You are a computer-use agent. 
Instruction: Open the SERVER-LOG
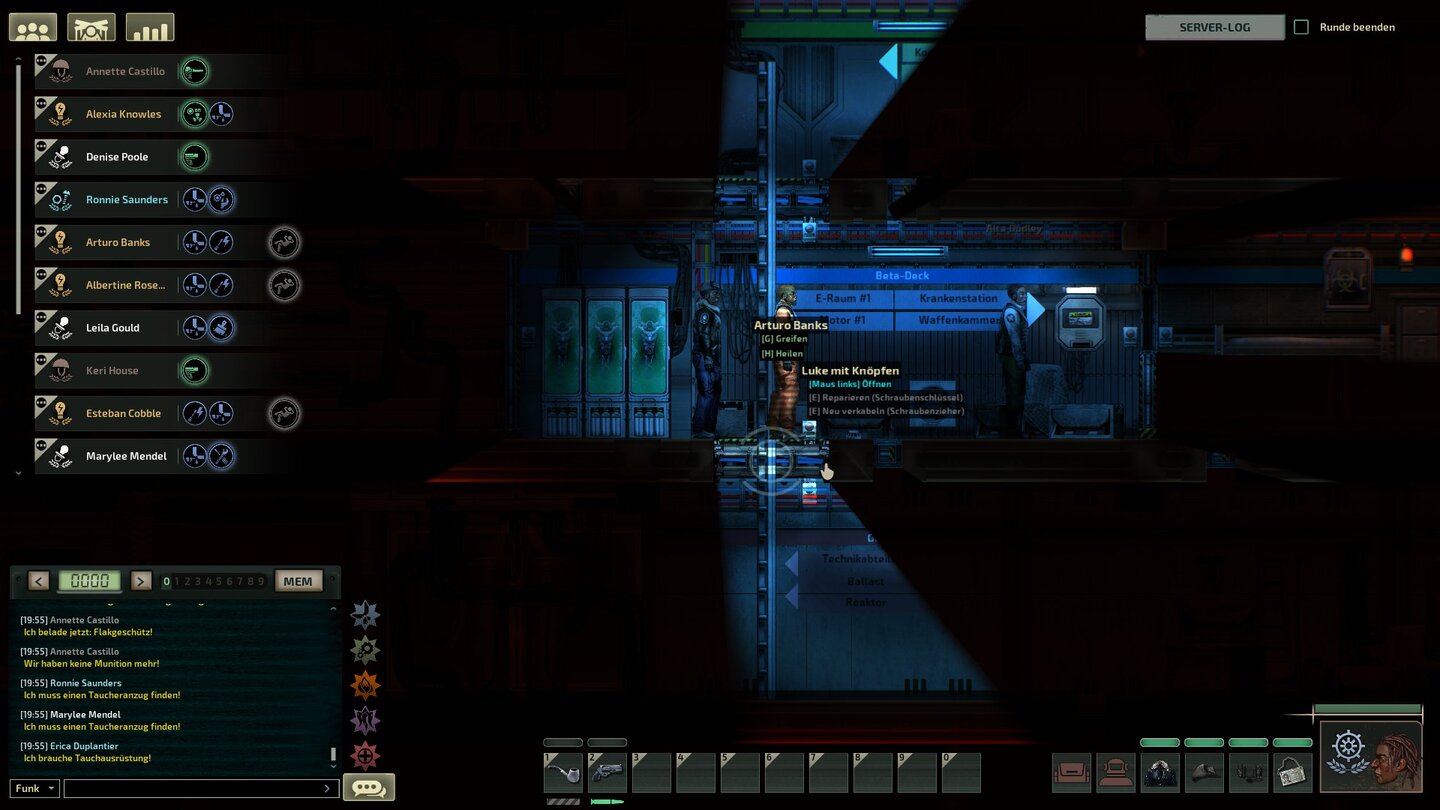1213,27
